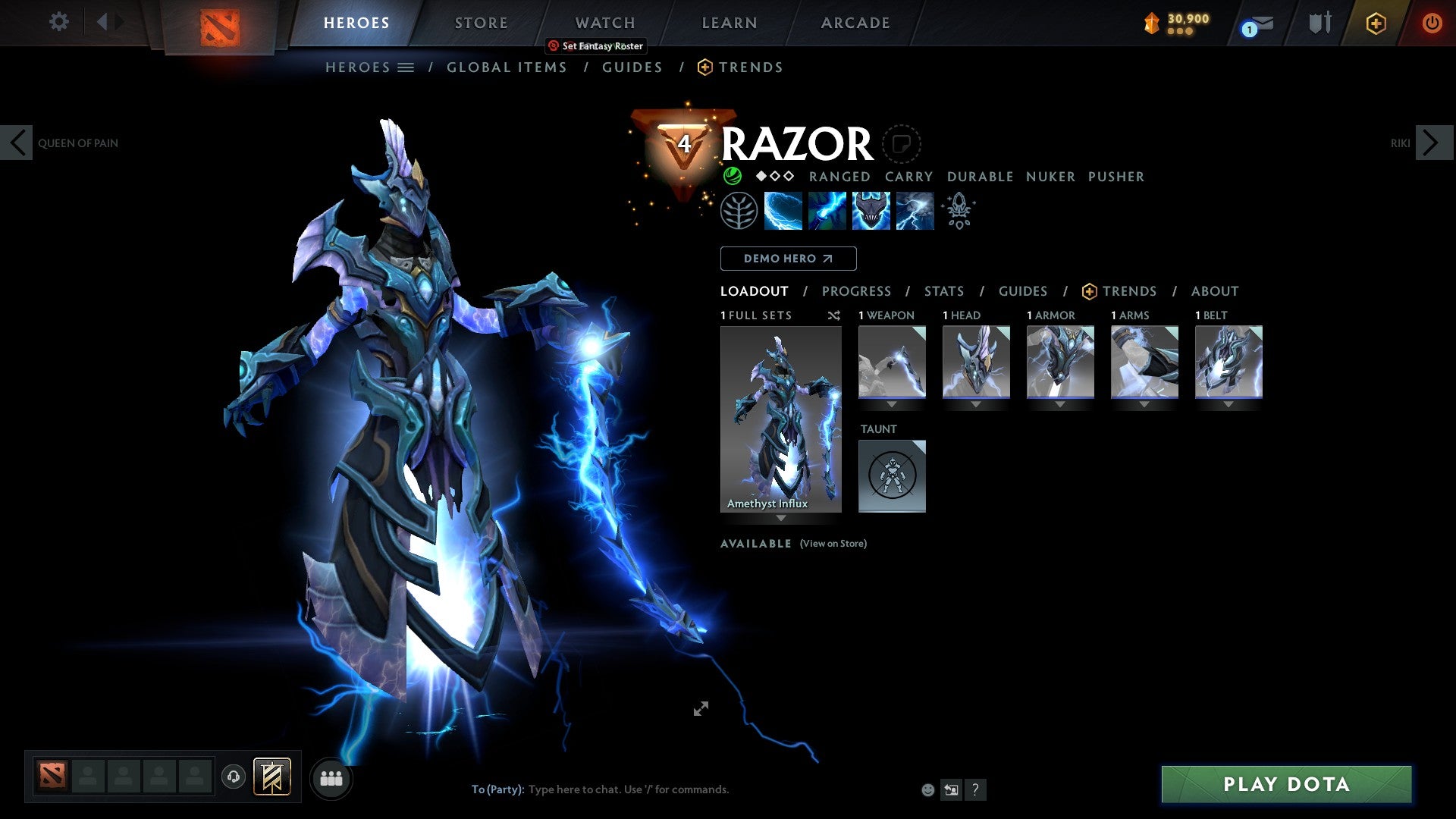The width and height of the screenshot is (1456, 819).
Task: Click the emoticon smiley icon near chat
Action: point(927,789)
